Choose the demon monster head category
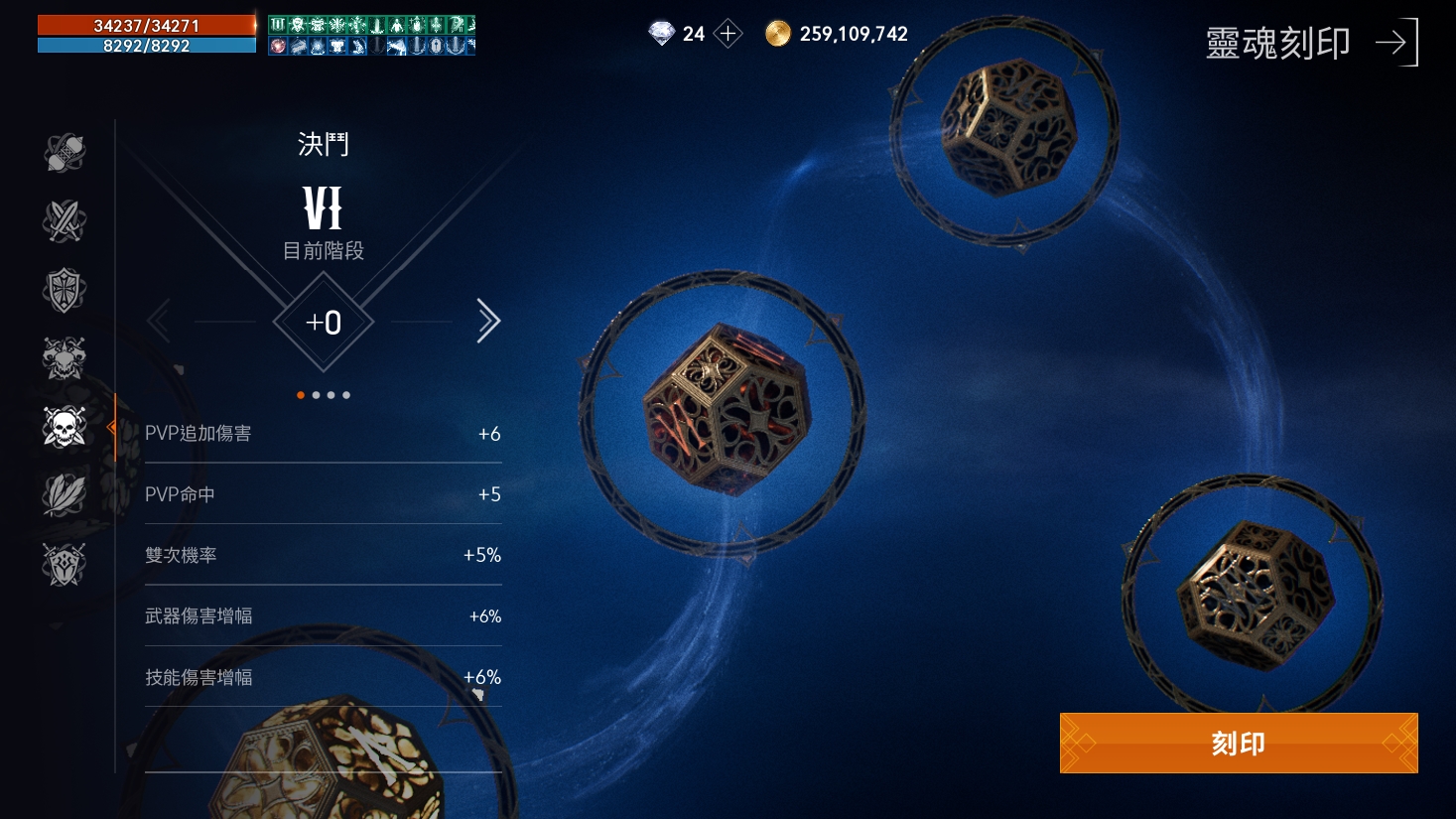1456x819 pixels. click(65, 358)
